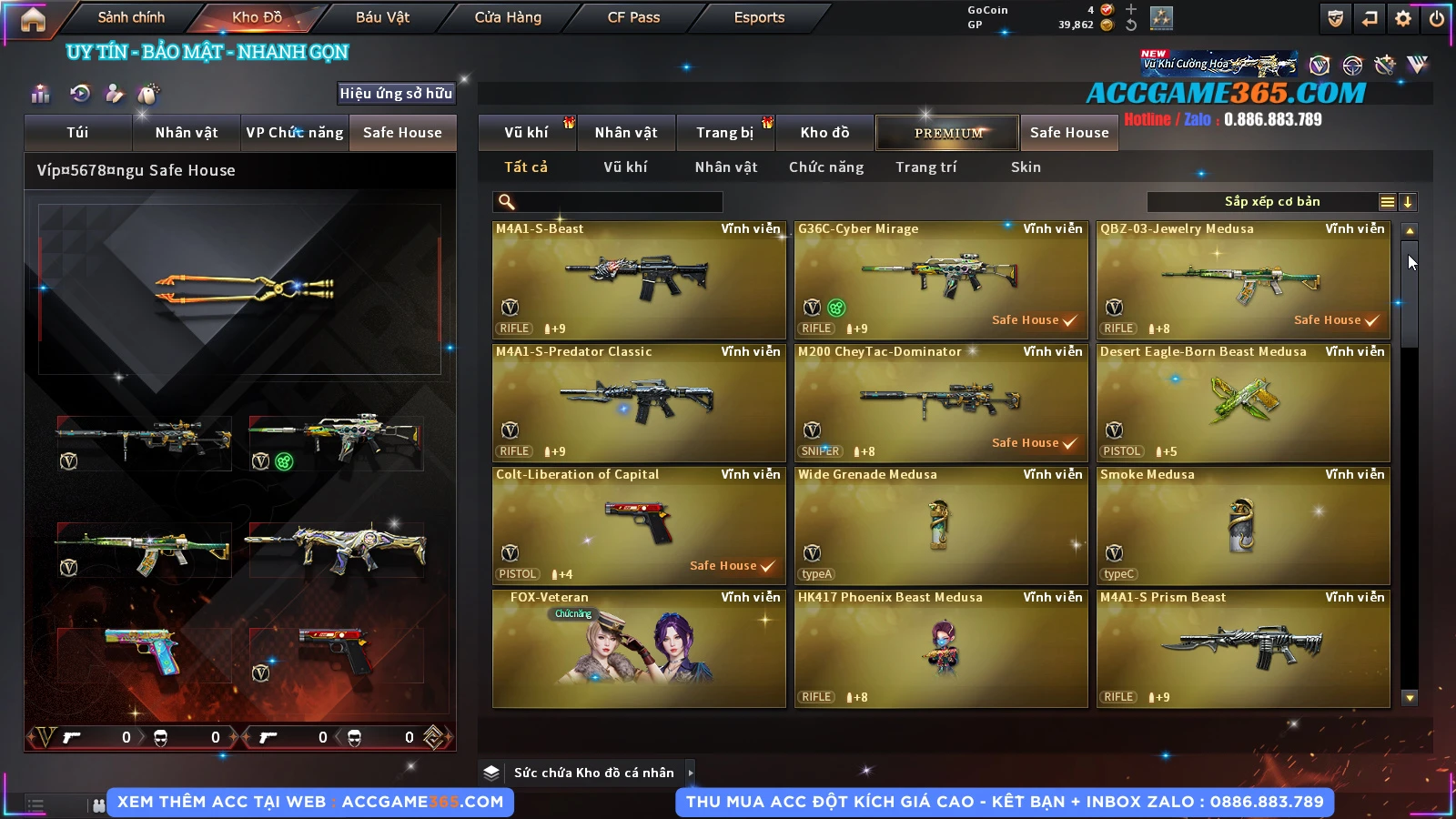Viewport: 1456px width, 819px height.
Task: Select the PREMIUM inventory tab
Action: point(947,133)
